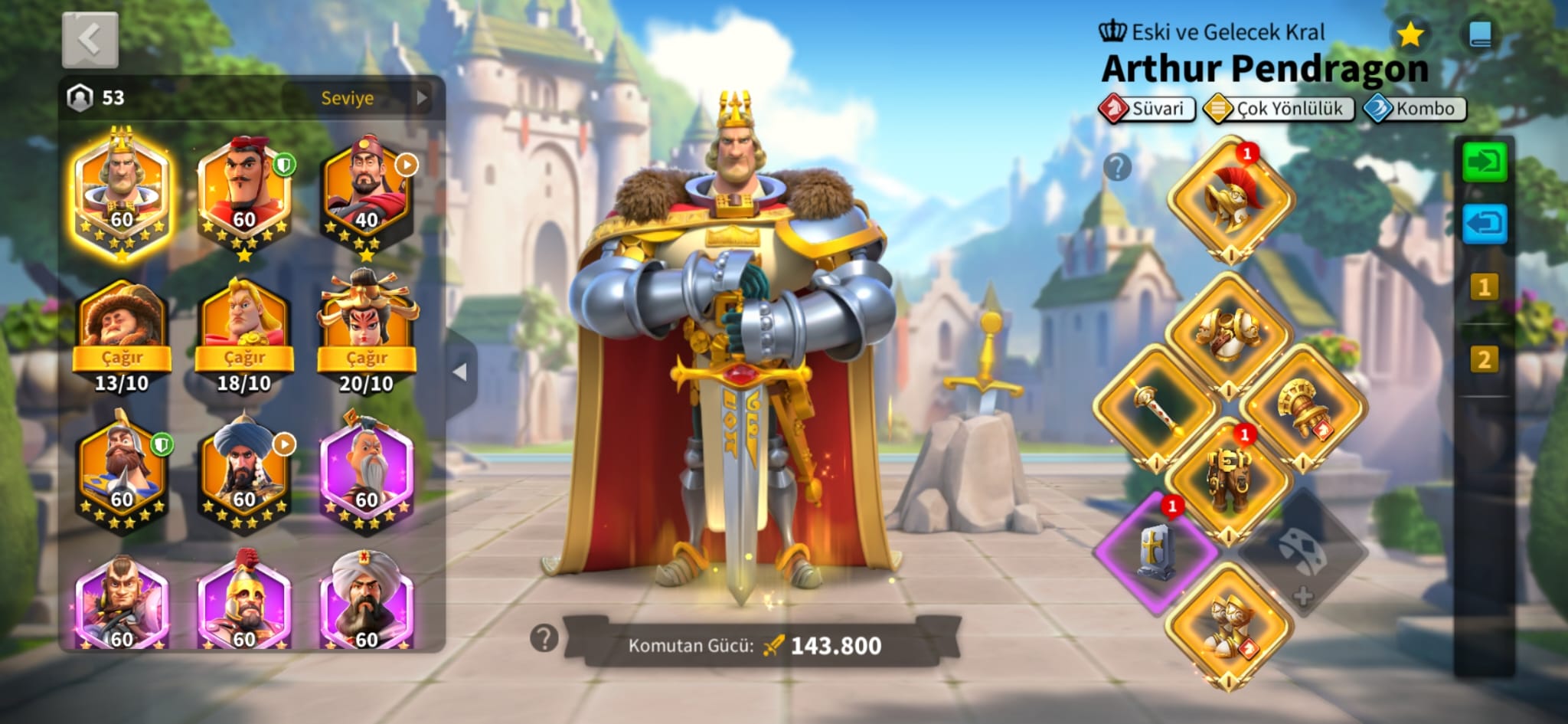Choose the weapon equipment slot
The image size is (1568, 724).
tap(1155, 408)
